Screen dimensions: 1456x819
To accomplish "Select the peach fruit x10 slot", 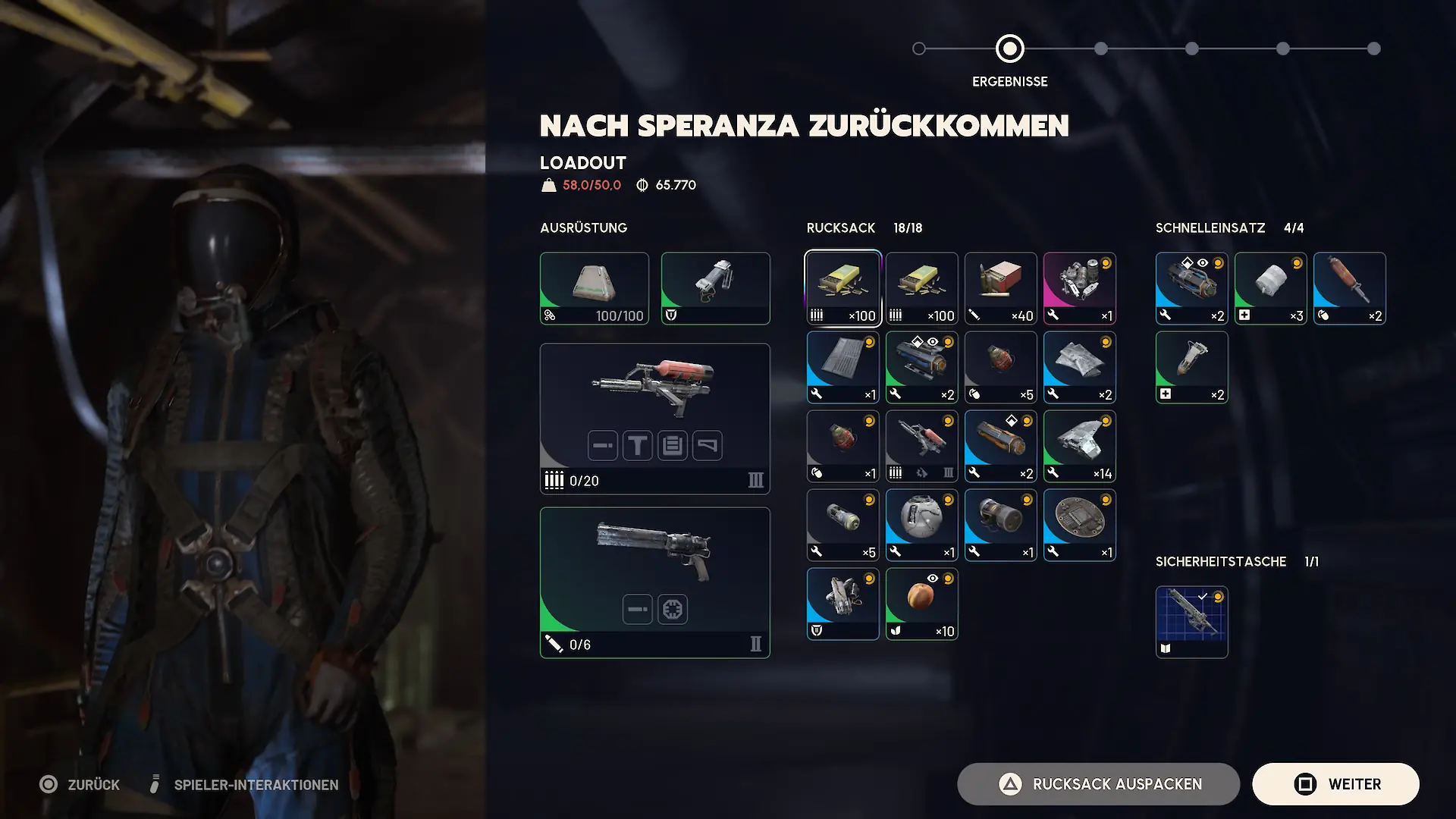I will click(921, 604).
